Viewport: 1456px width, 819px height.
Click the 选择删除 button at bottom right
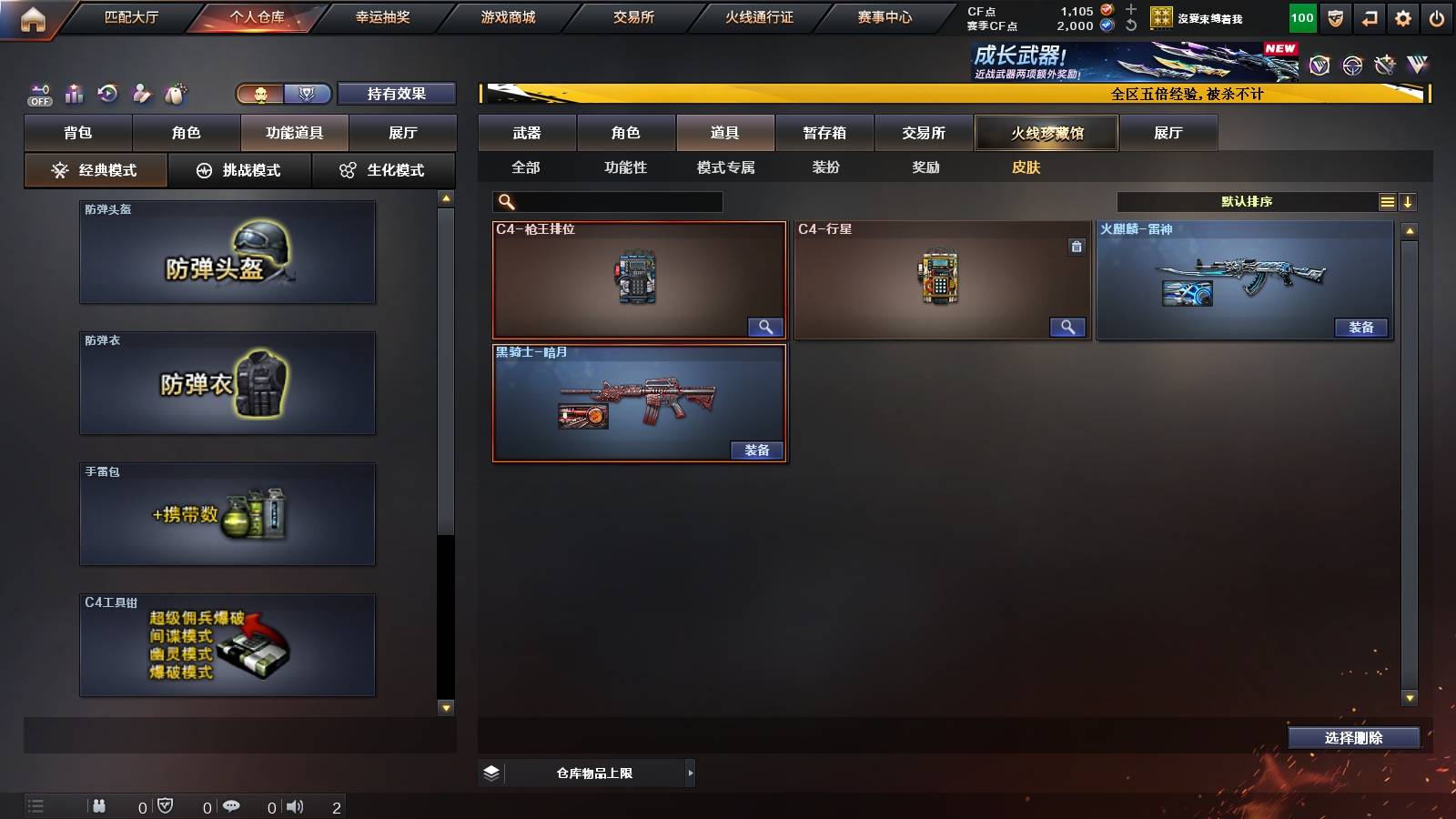click(x=1354, y=737)
